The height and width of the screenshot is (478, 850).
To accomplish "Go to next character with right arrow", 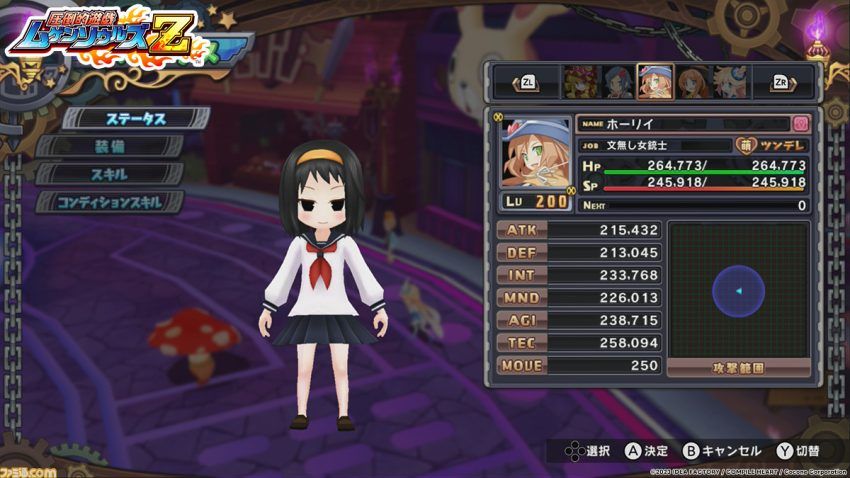I will tap(785, 82).
